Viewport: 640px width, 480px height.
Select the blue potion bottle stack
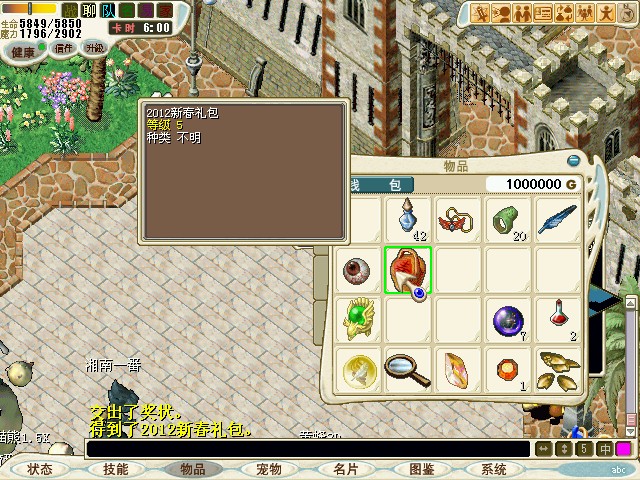pos(408,218)
